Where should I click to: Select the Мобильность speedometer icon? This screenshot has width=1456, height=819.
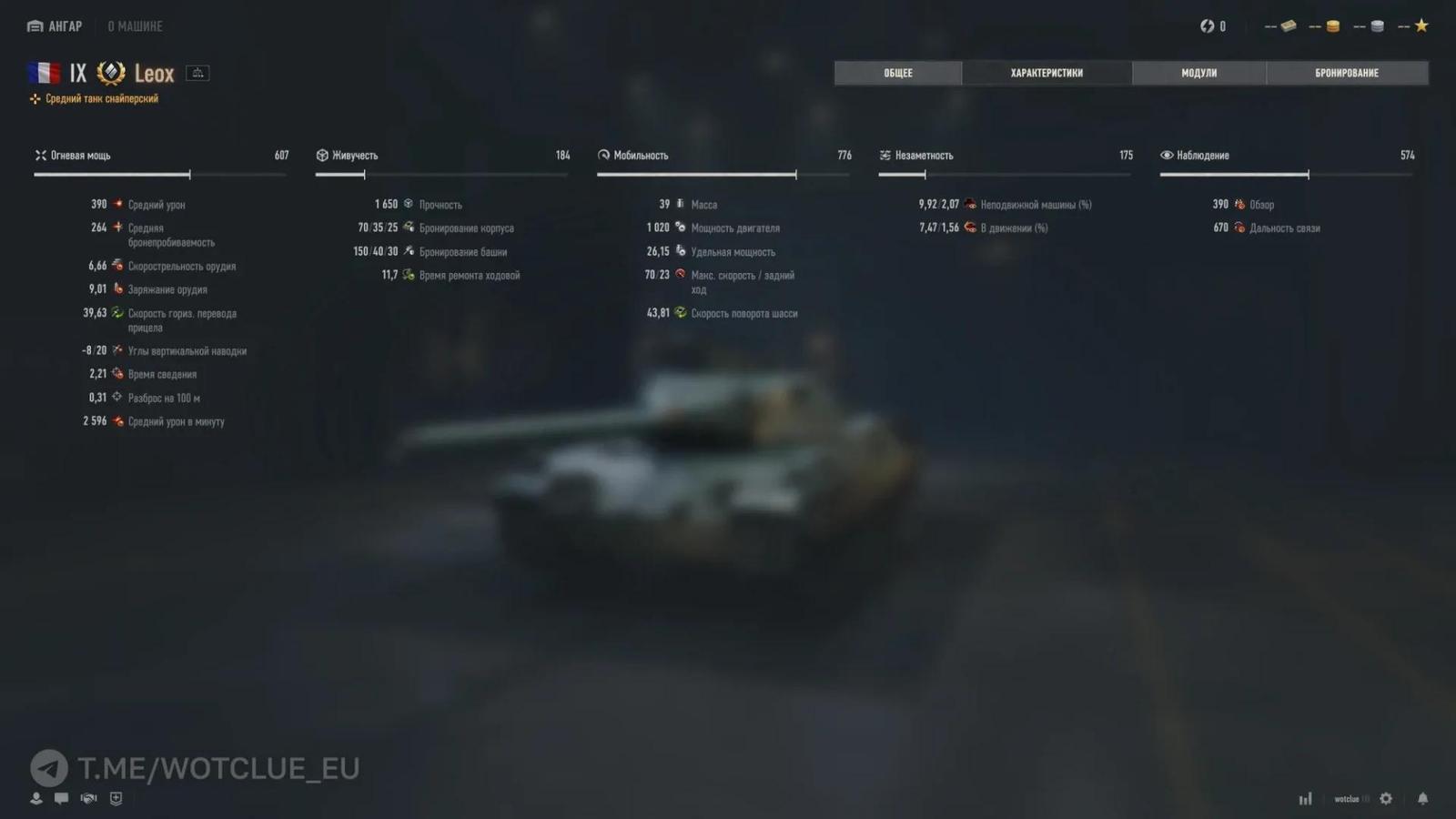[604, 155]
